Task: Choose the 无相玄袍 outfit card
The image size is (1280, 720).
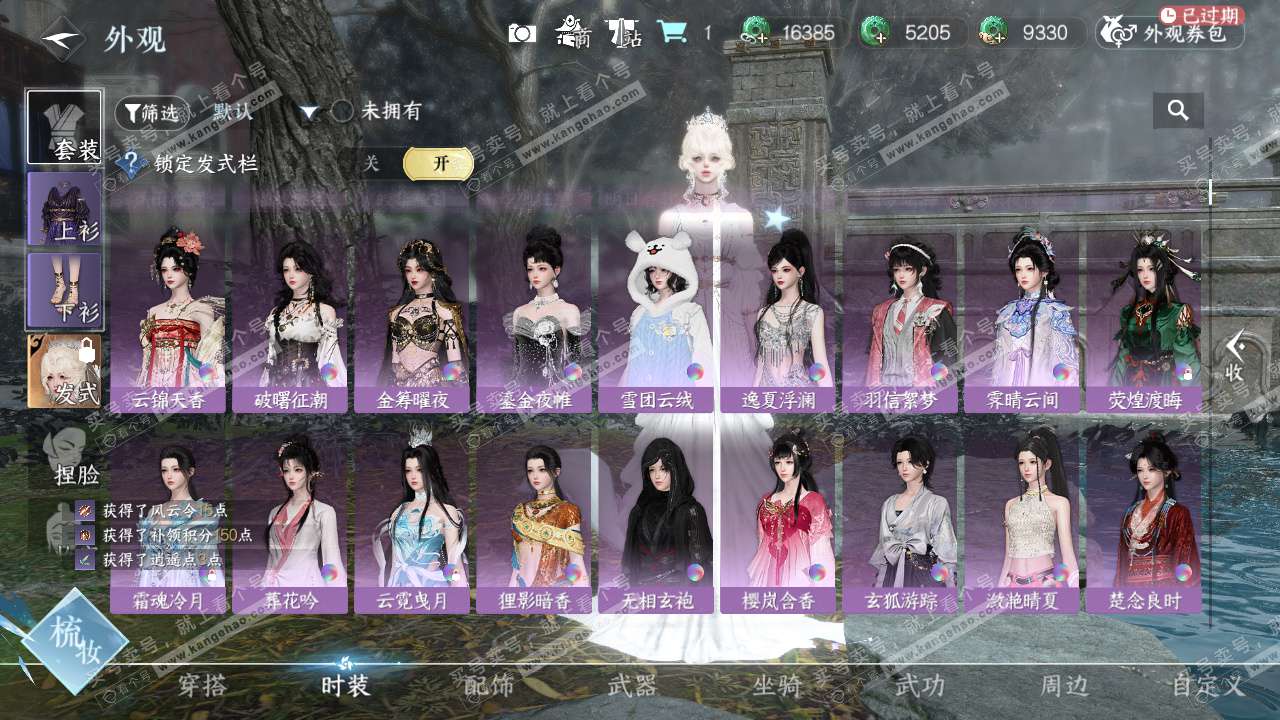Action: [x=655, y=522]
